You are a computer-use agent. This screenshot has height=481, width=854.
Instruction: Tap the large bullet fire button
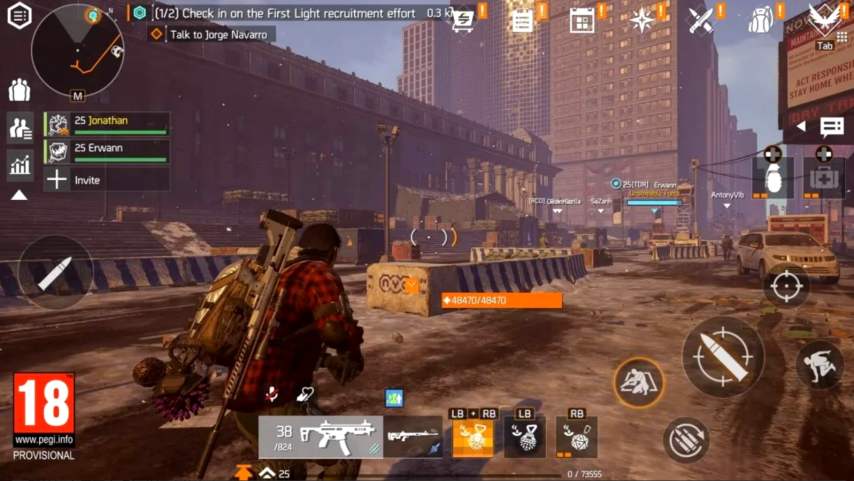pos(723,356)
